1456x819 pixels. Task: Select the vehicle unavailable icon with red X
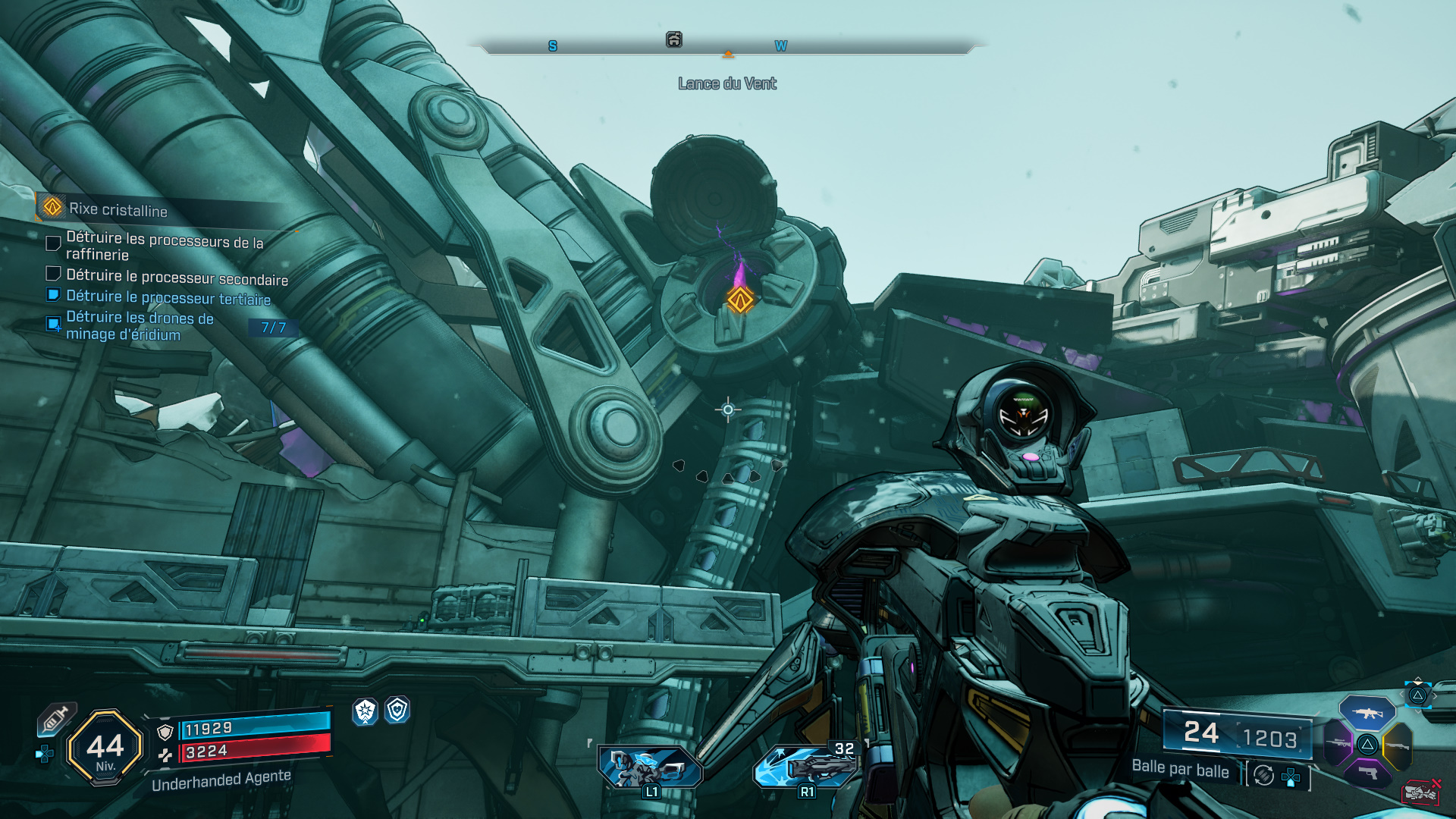coord(1421,792)
